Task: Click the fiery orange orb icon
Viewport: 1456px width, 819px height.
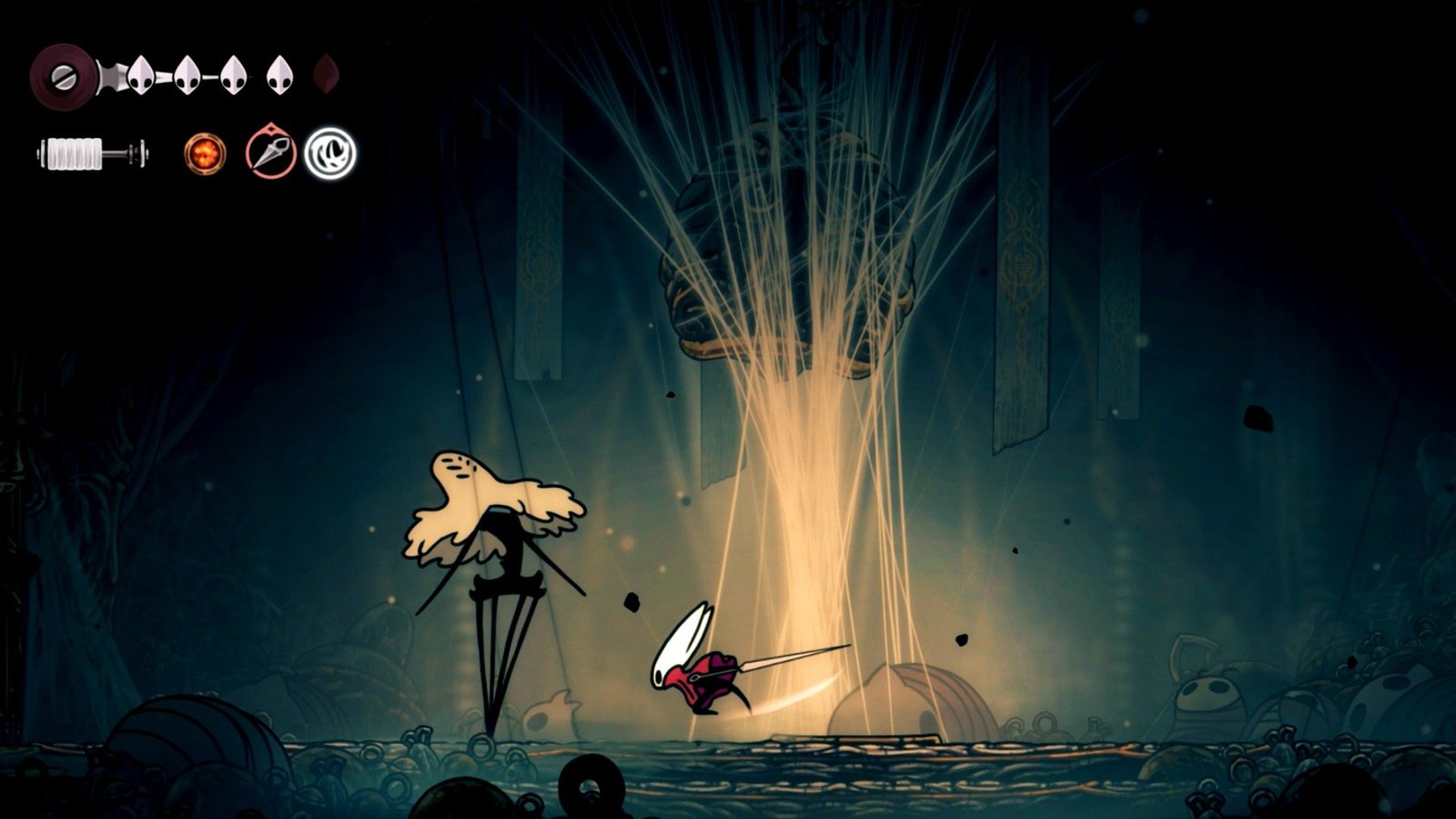Action: (204, 153)
